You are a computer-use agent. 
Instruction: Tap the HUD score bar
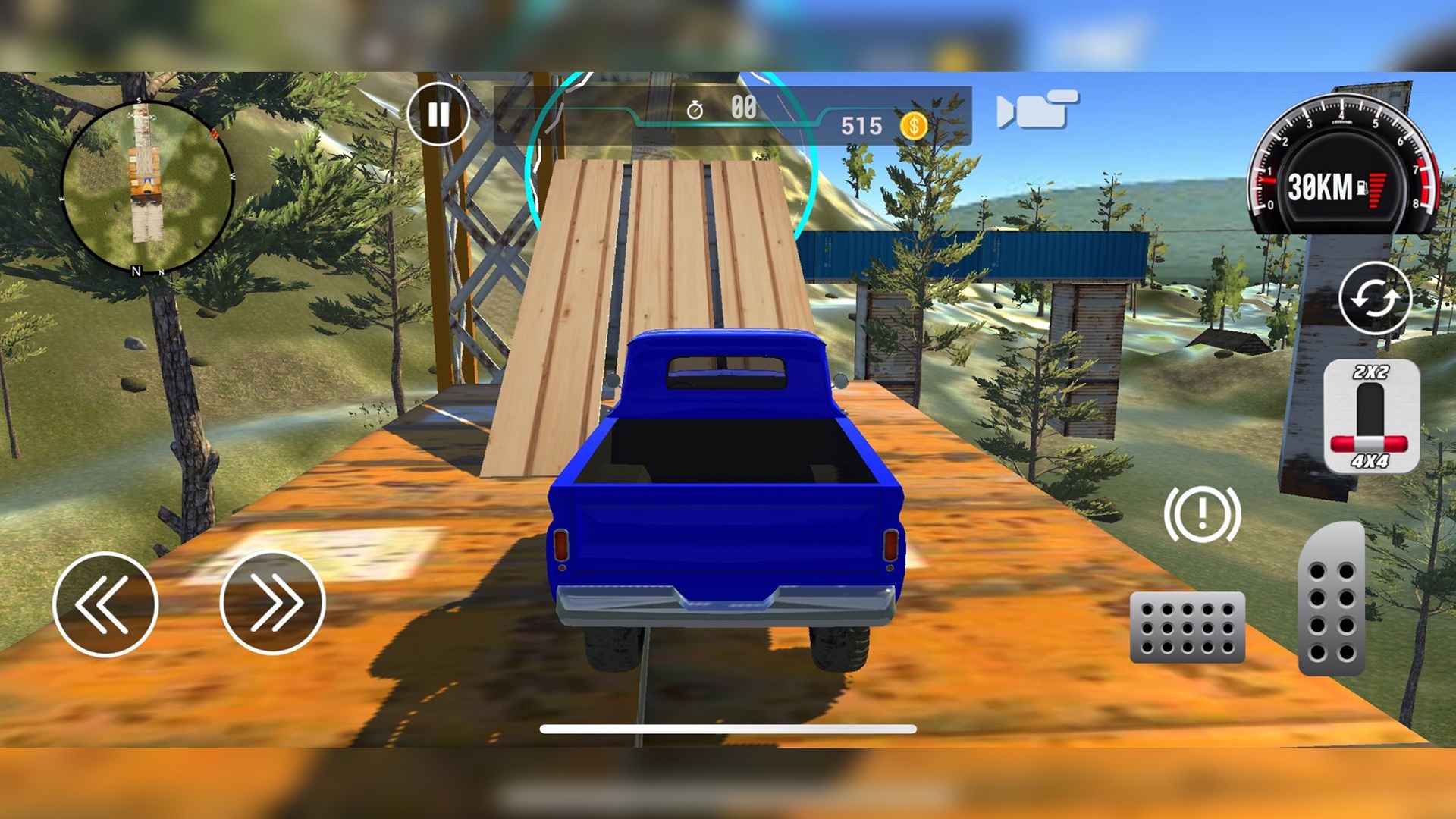pyautogui.click(x=728, y=114)
